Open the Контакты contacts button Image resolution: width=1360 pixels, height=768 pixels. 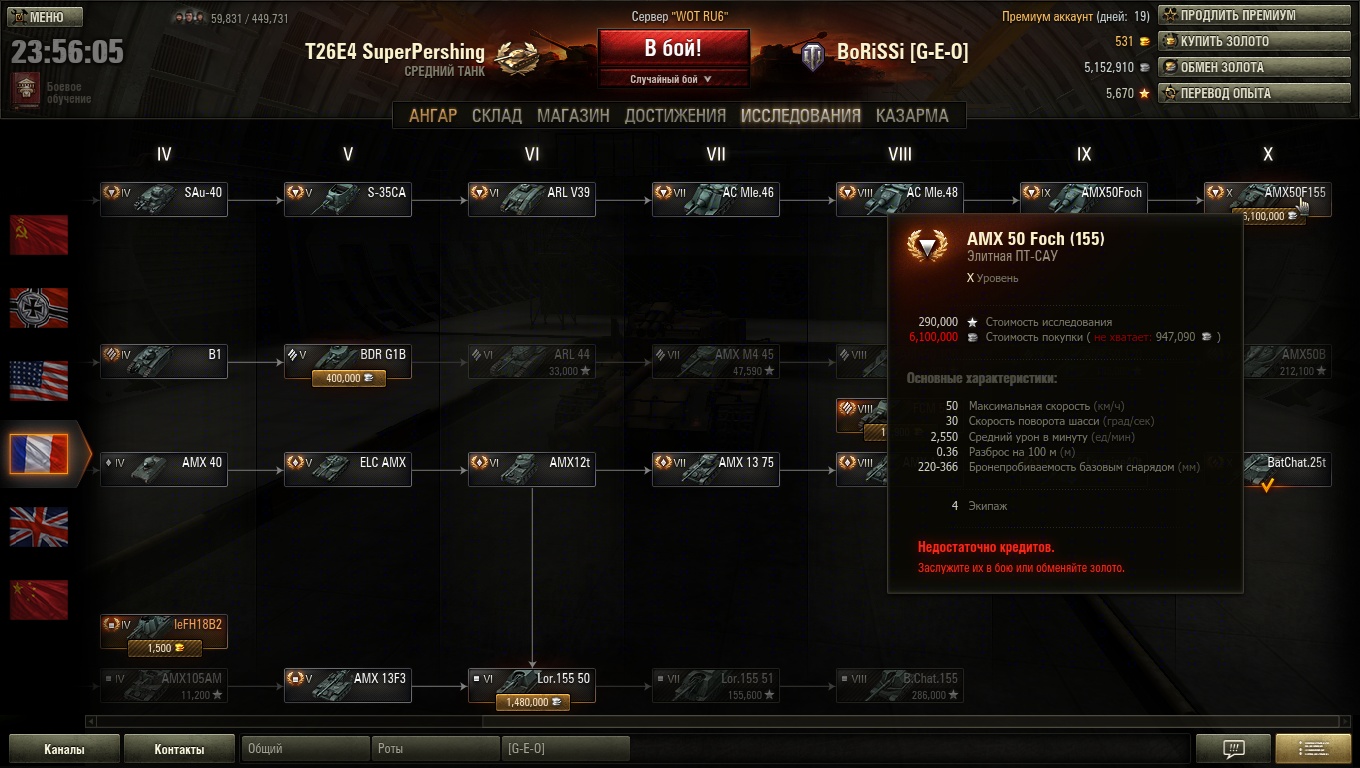point(179,749)
